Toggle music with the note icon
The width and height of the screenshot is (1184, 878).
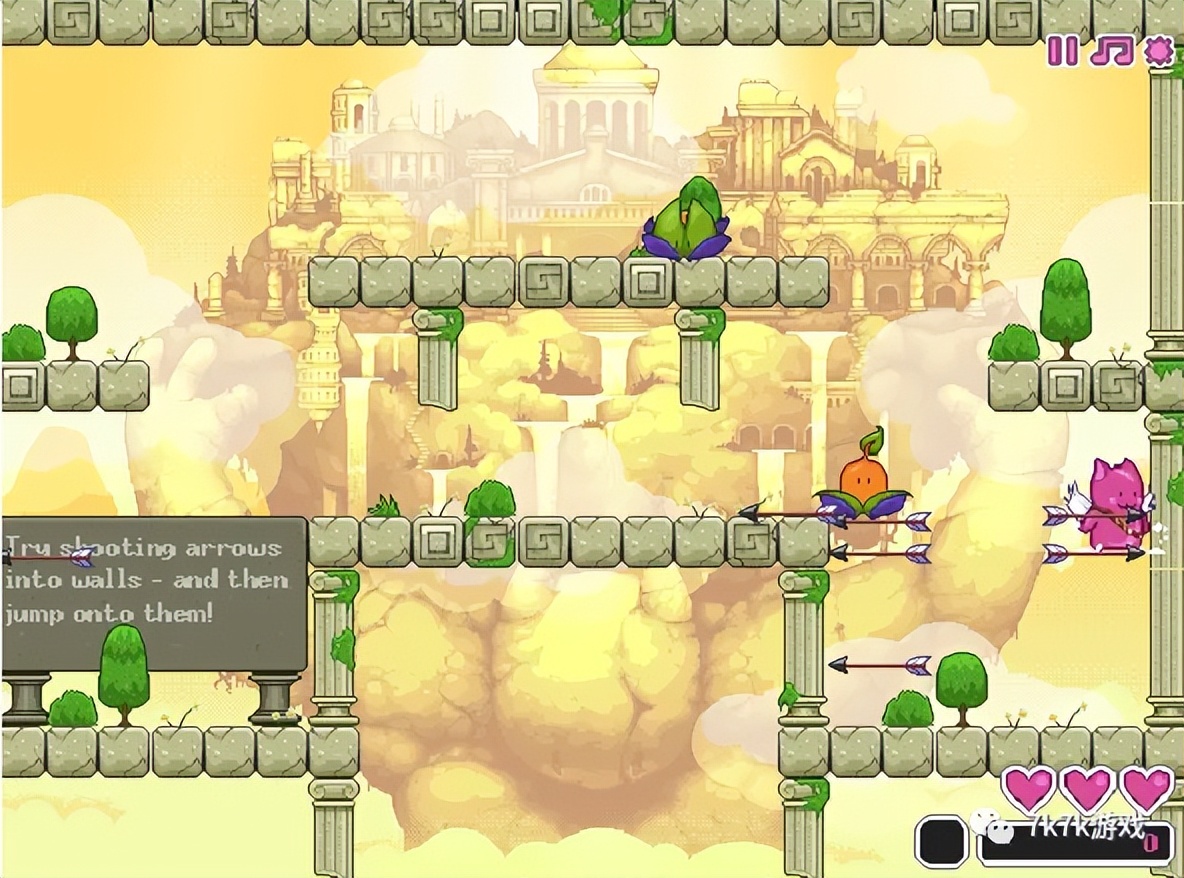click(1111, 51)
